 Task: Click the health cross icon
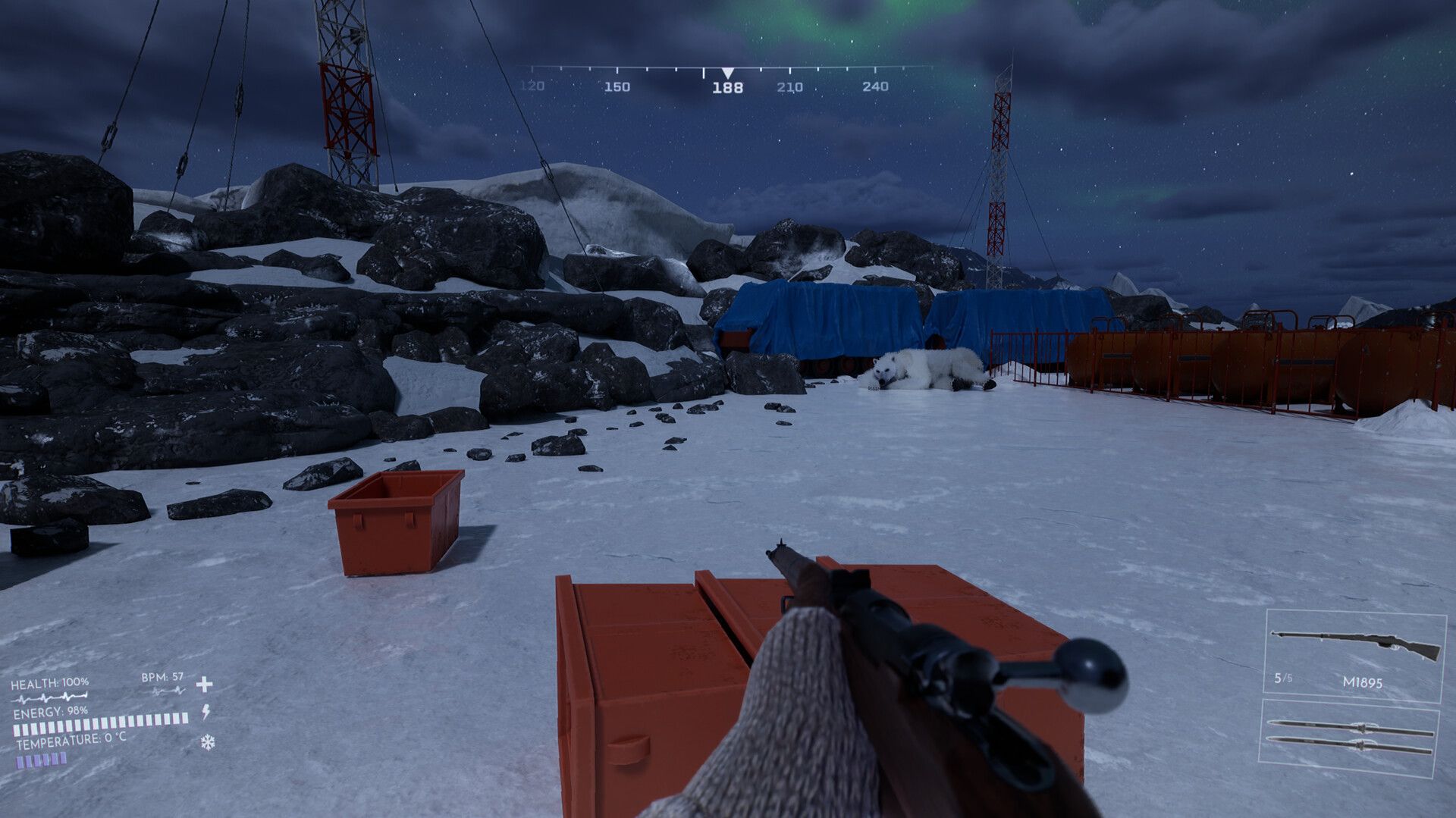click(x=204, y=685)
